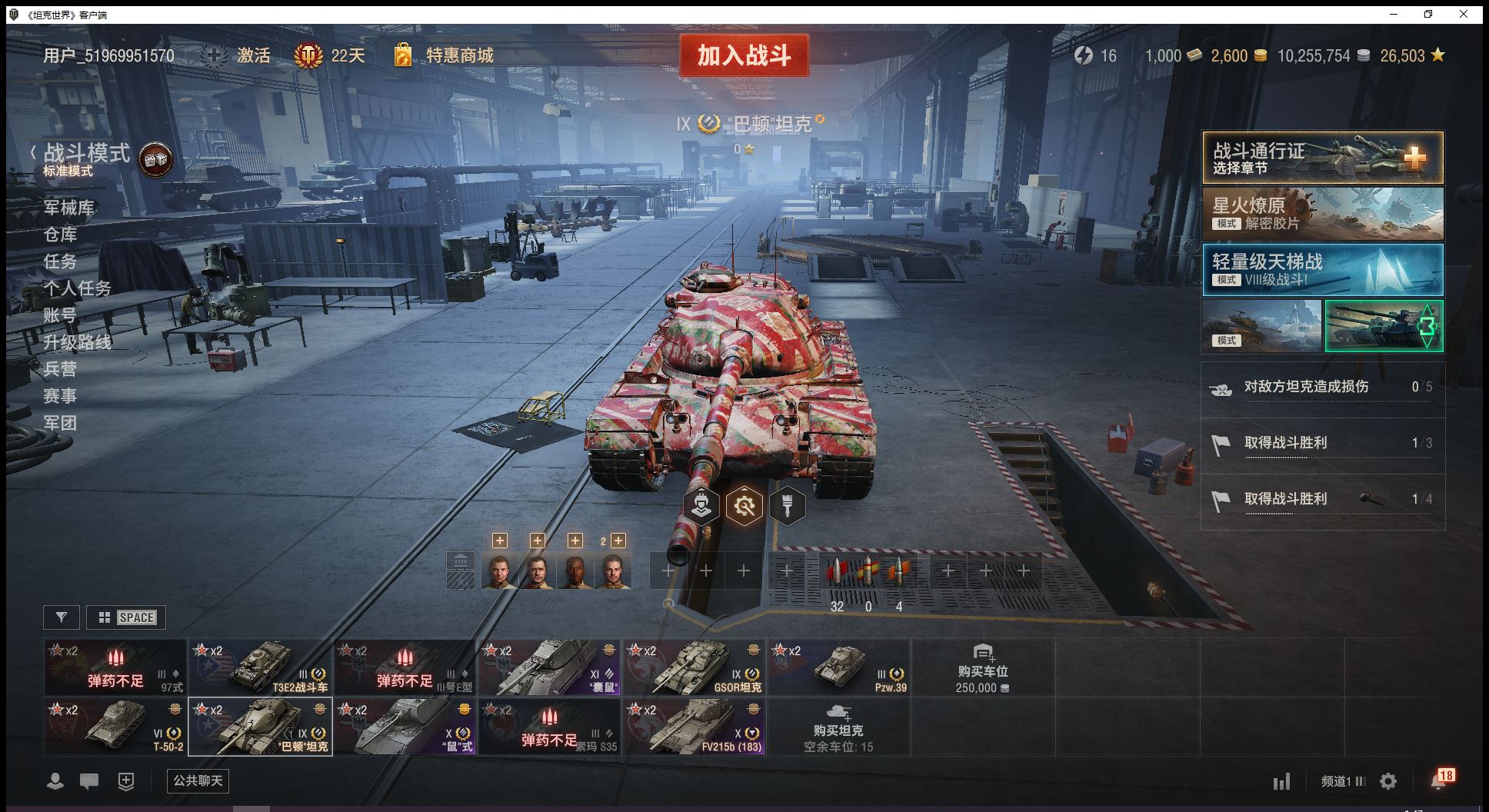Screen dimensions: 1489x812
Task: Buy a garage slot via 购买车位
Action: click(x=983, y=667)
